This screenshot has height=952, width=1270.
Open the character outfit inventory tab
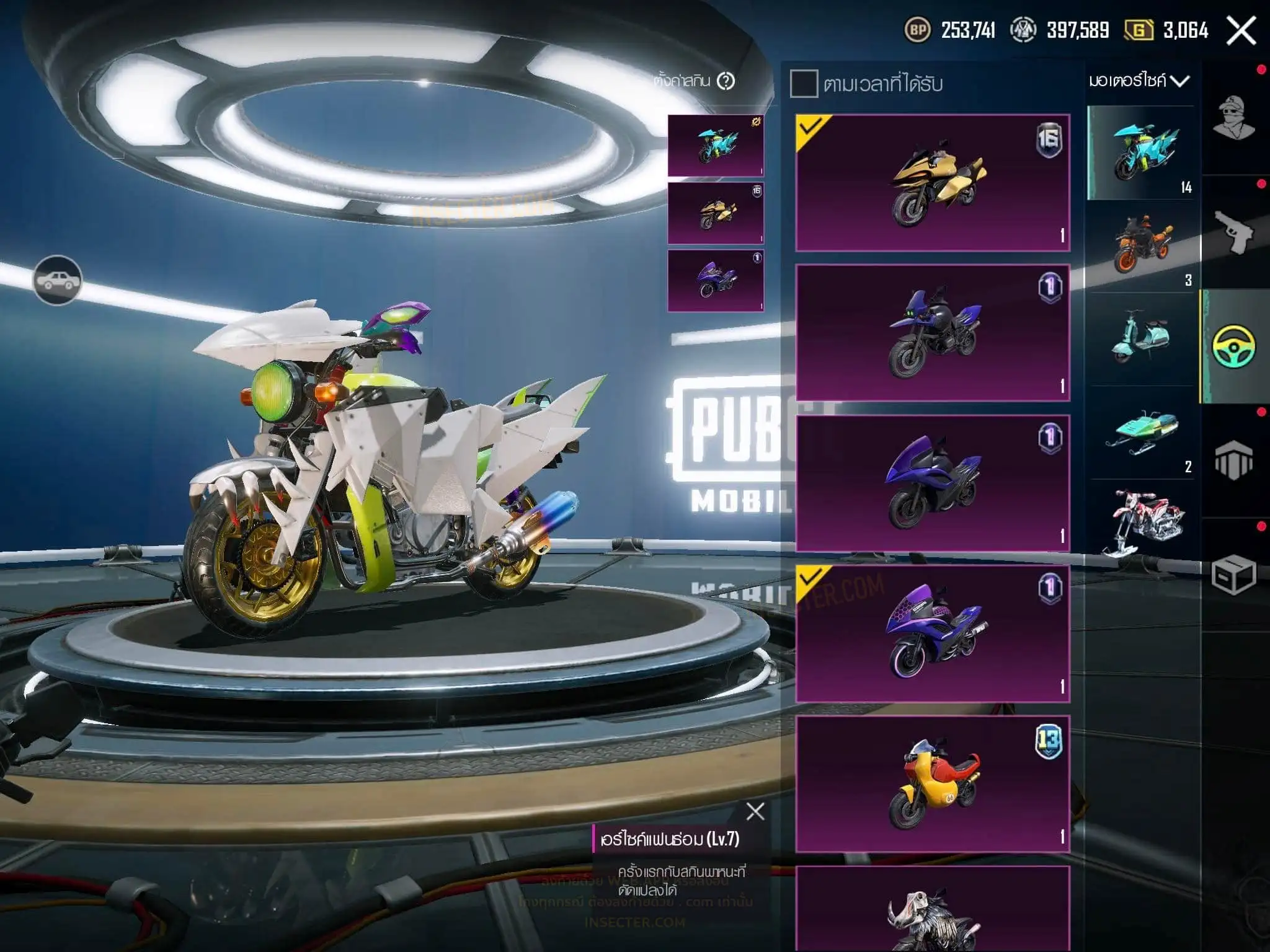coord(1233,118)
